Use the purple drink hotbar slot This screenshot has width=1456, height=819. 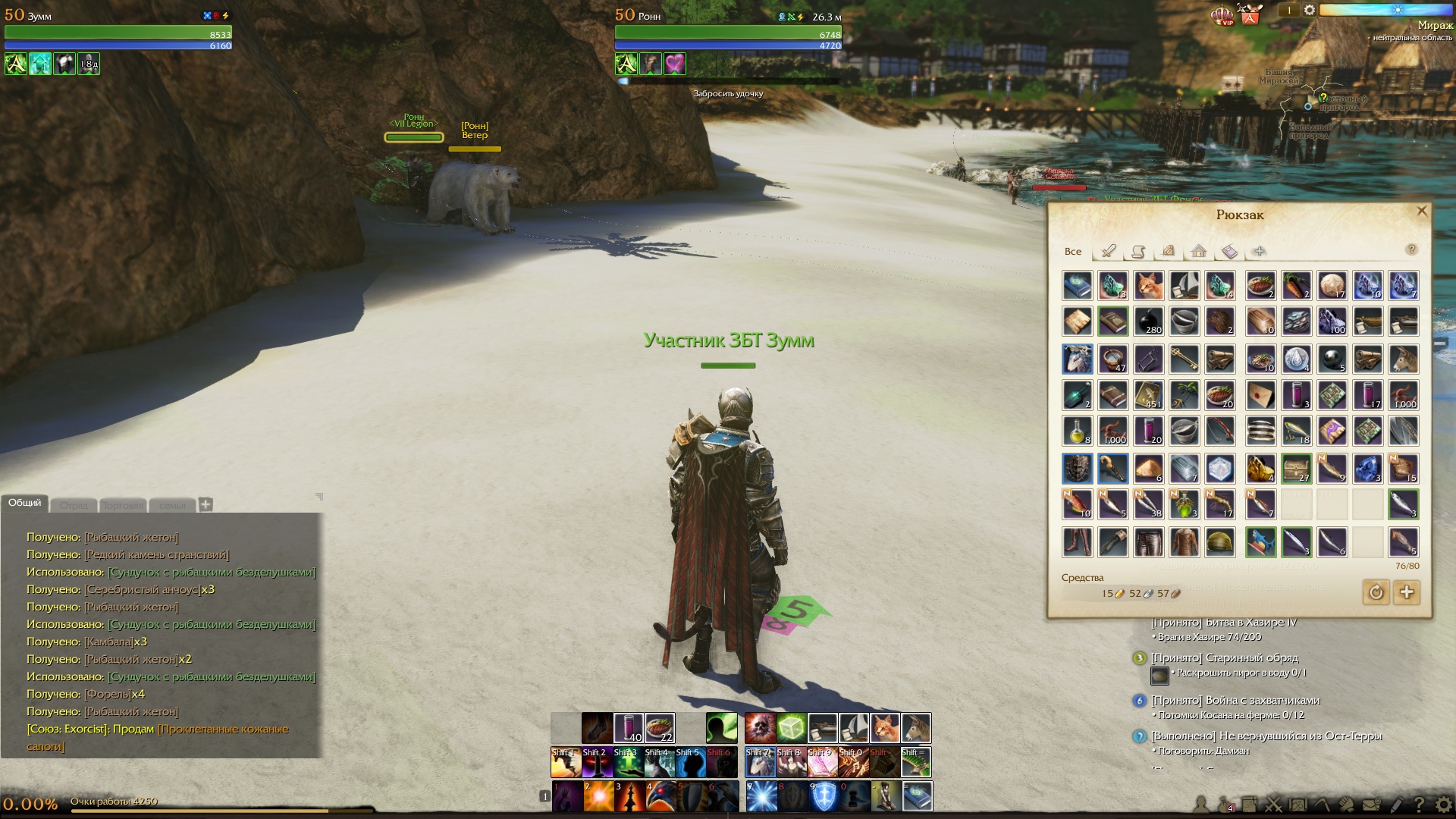629,728
